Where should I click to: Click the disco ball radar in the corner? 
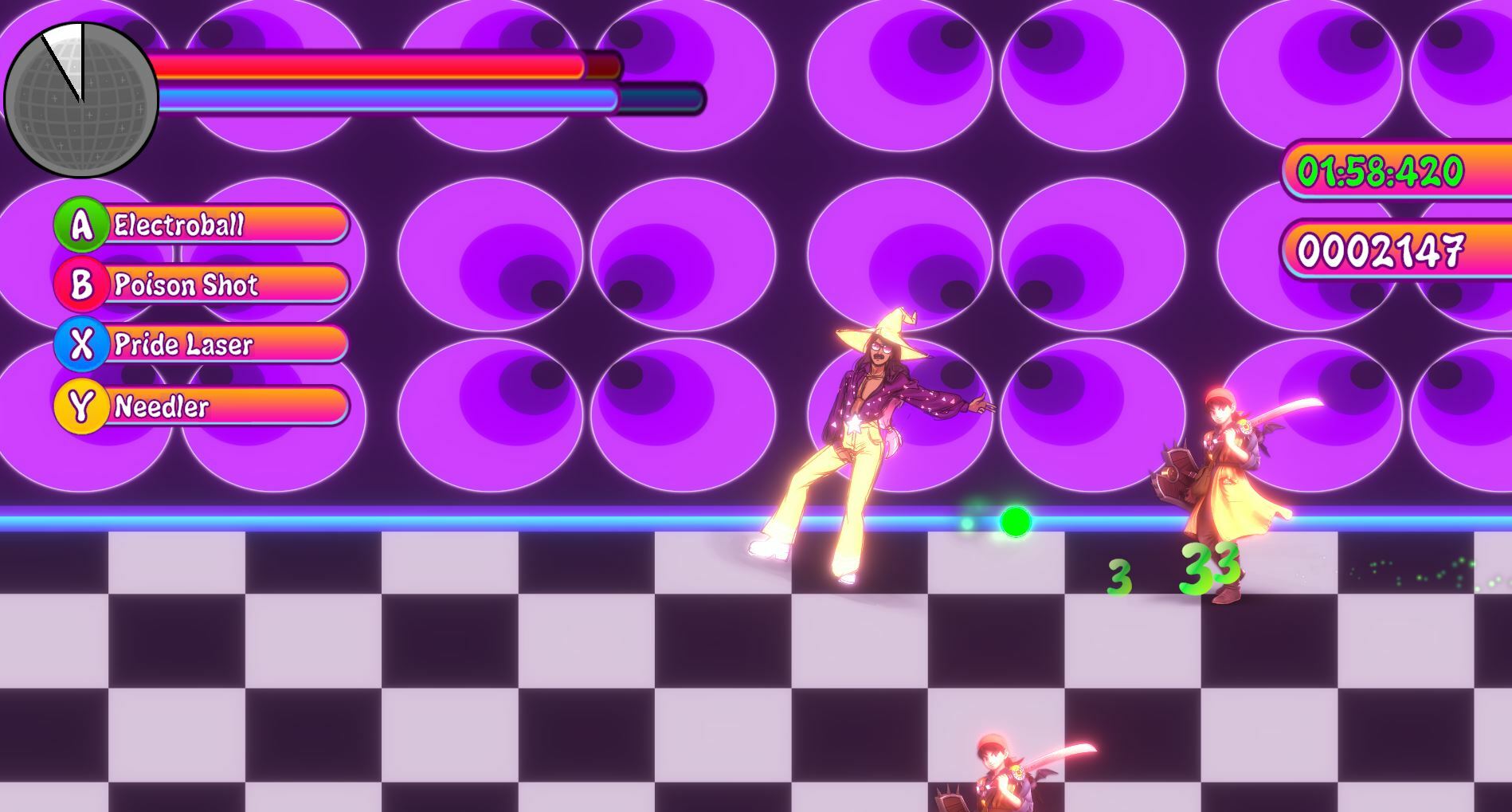pos(82,97)
